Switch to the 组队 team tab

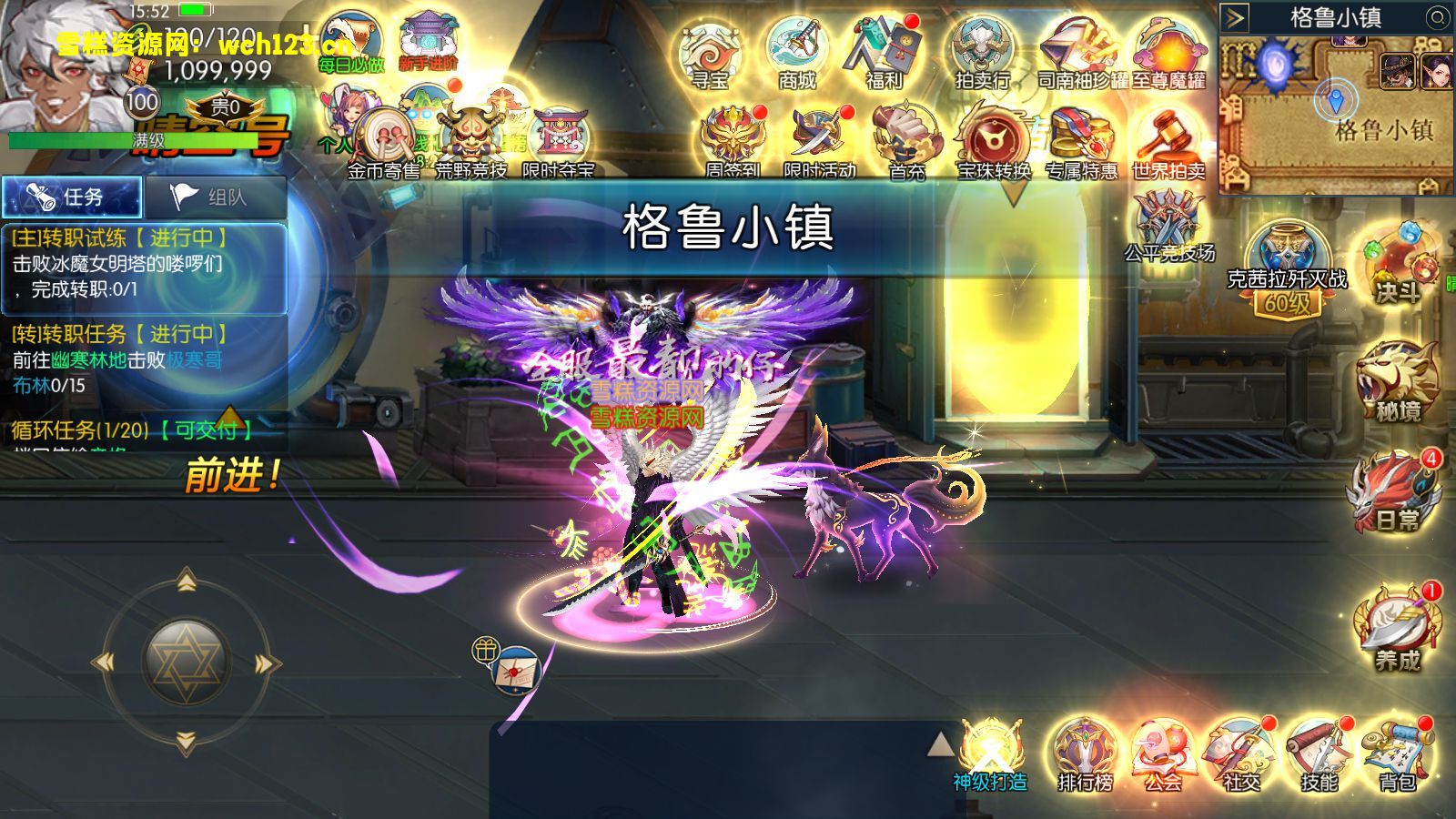click(216, 195)
